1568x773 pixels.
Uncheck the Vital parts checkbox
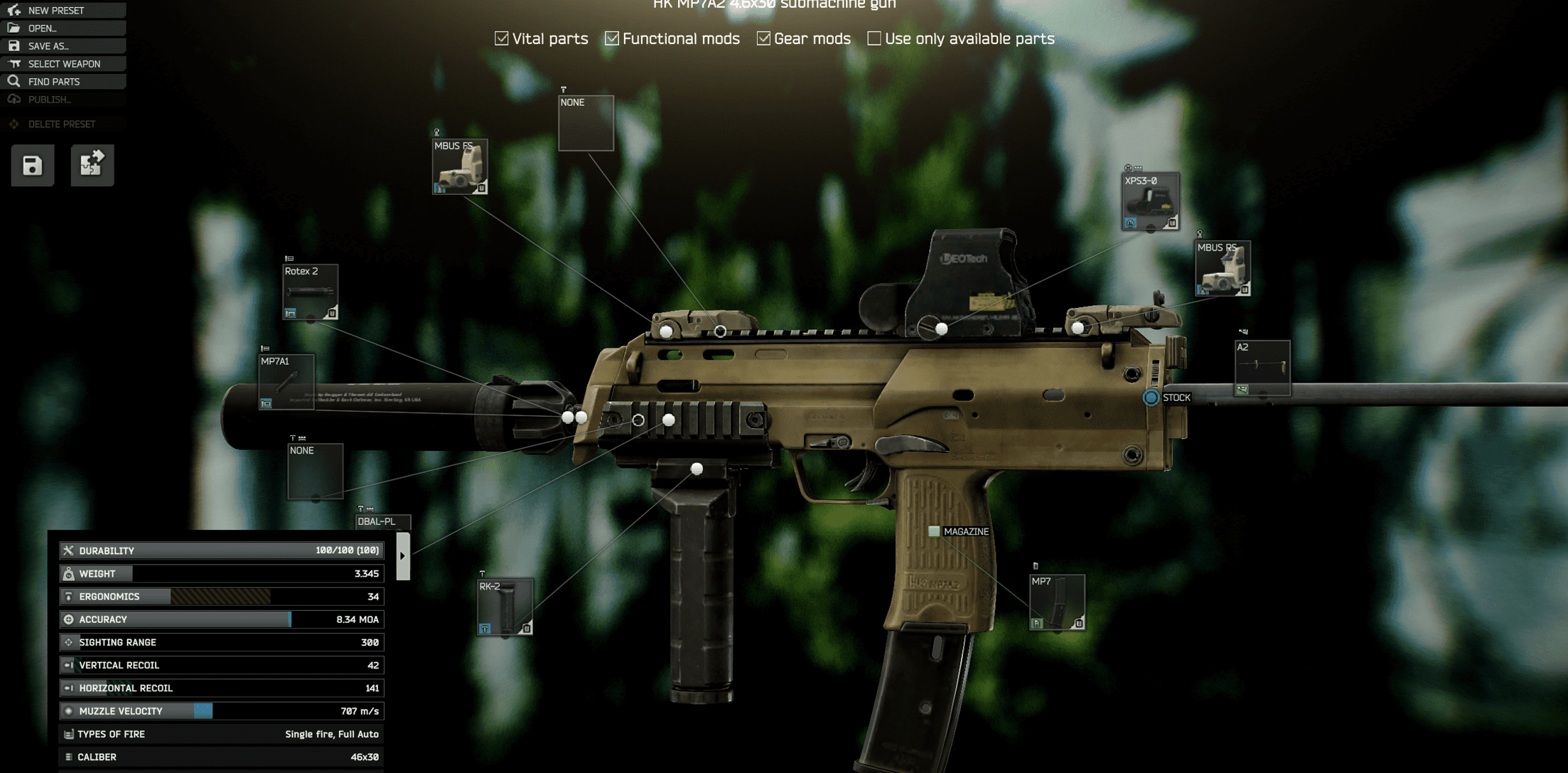click(503, 38)
